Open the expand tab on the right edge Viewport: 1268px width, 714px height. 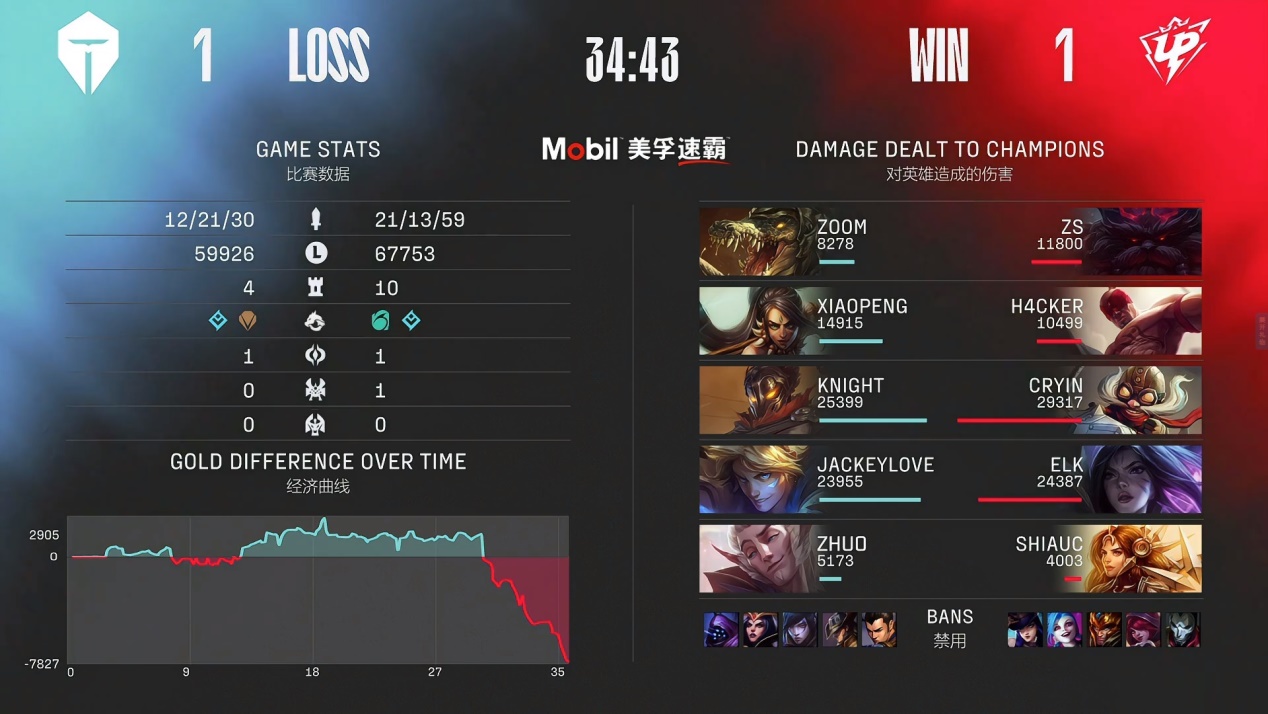[1262, 330]
